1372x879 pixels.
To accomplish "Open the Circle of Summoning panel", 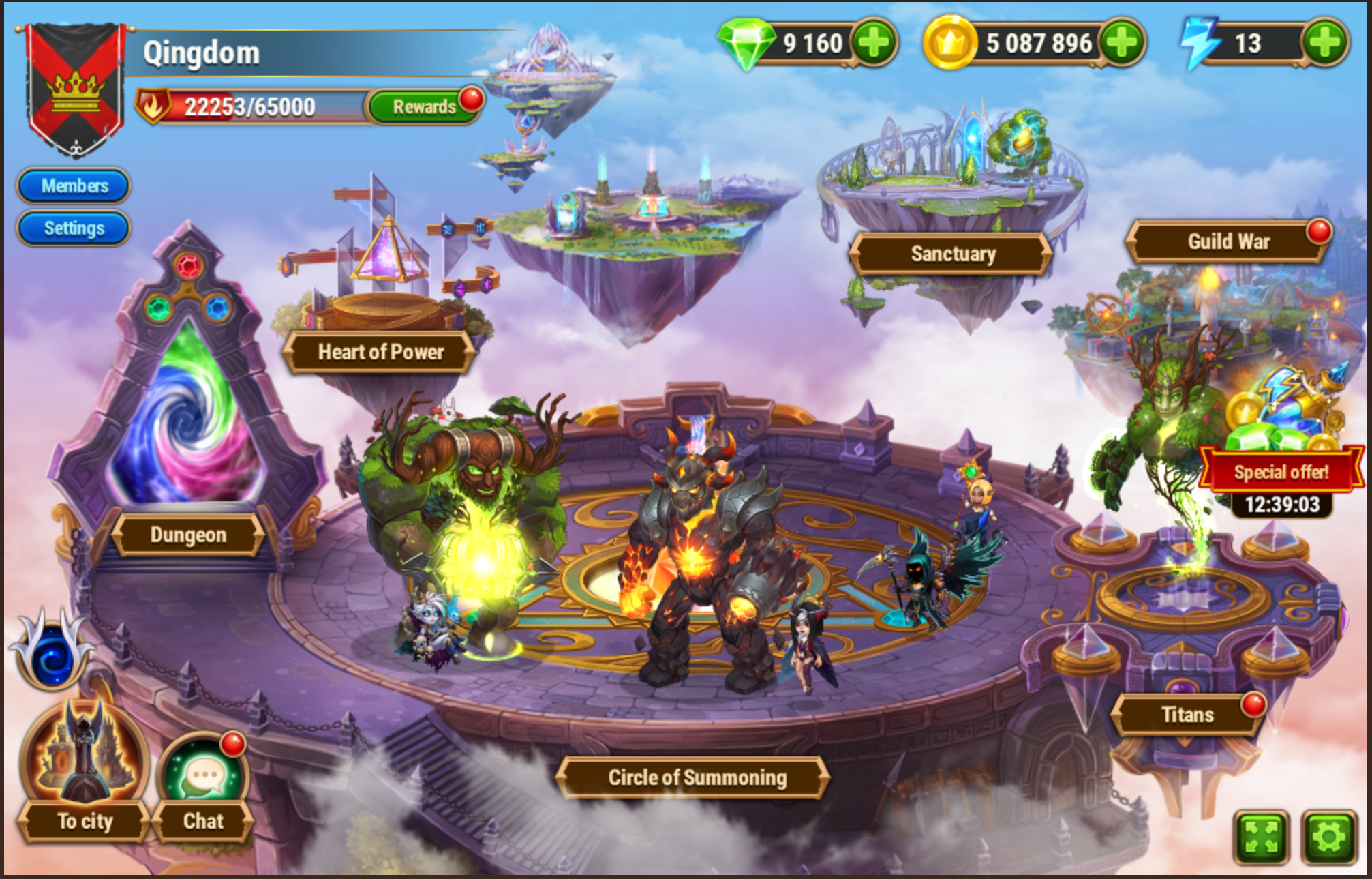I will point(695,777).
